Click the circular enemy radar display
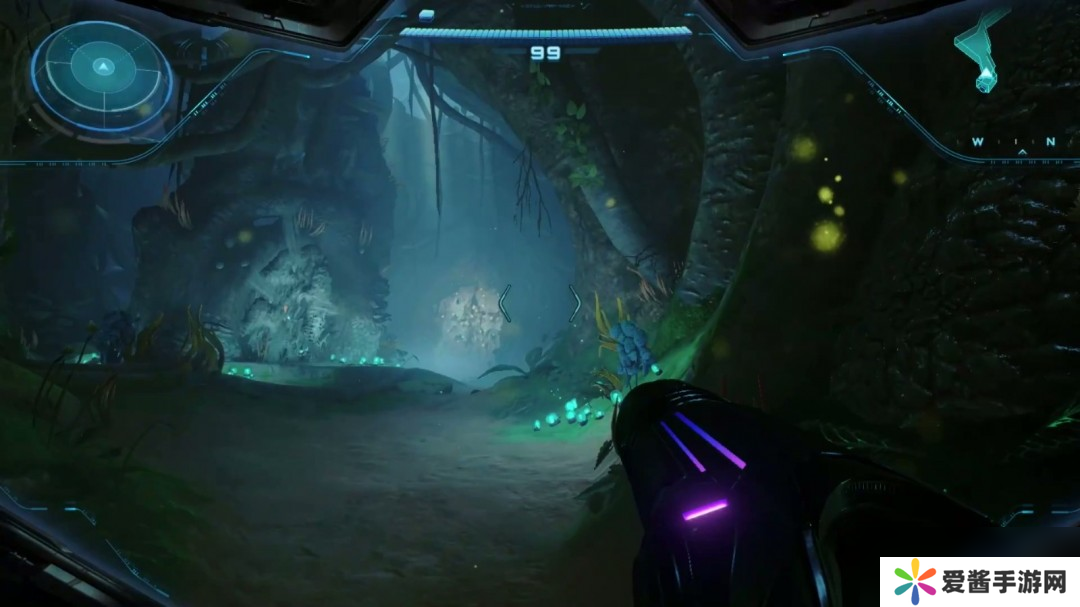Screen dimensions: 1080x607 click(x=102, y=75)
